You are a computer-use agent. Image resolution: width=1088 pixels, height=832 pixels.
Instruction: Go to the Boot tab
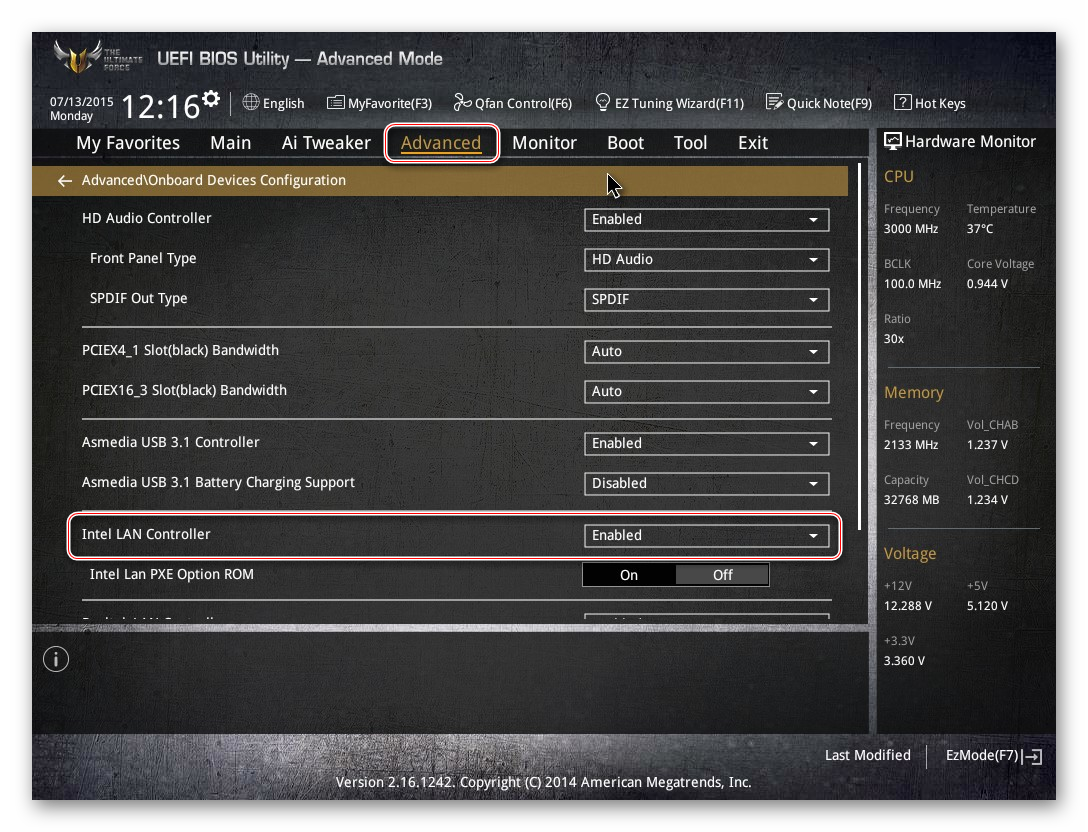[625, 143]
